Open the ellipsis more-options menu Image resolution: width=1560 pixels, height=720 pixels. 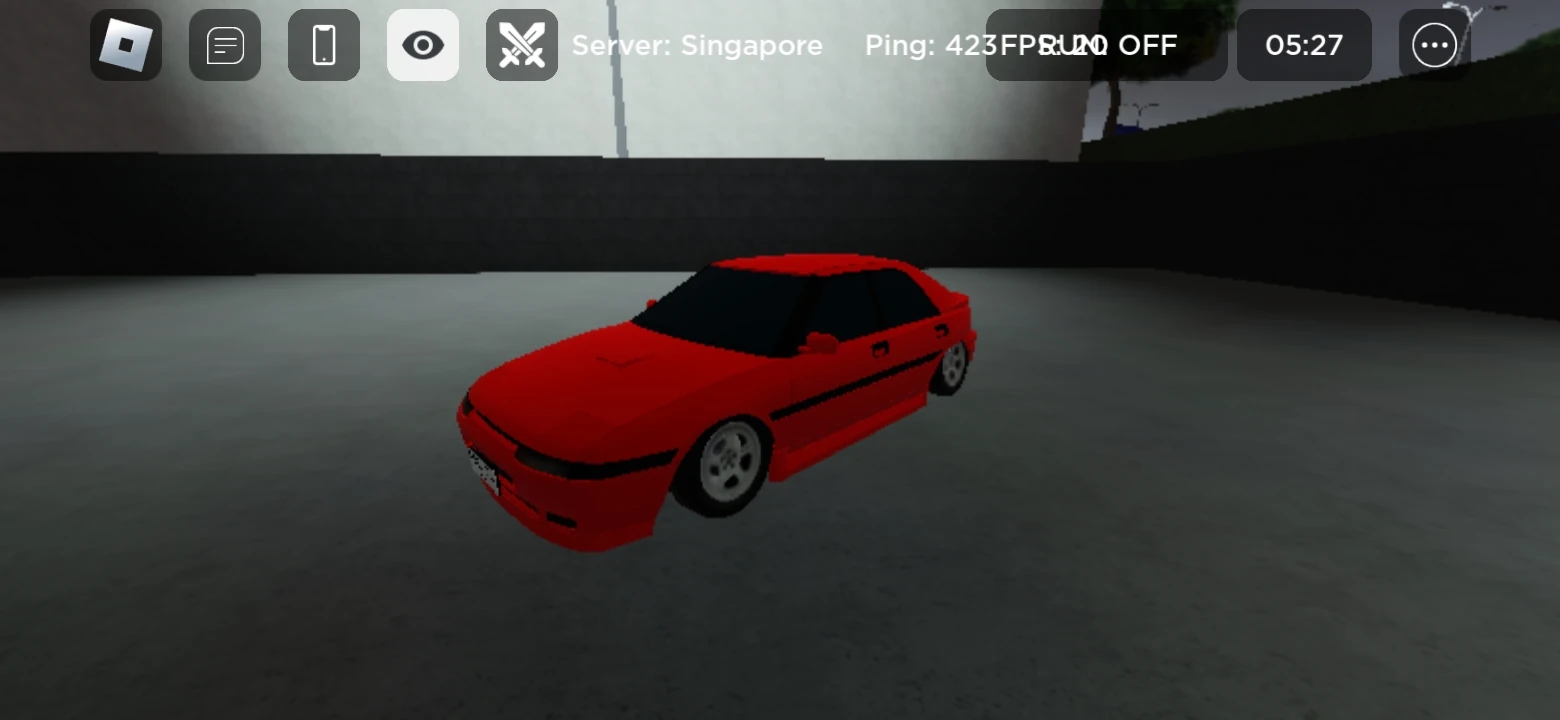tap(1434, 45)
